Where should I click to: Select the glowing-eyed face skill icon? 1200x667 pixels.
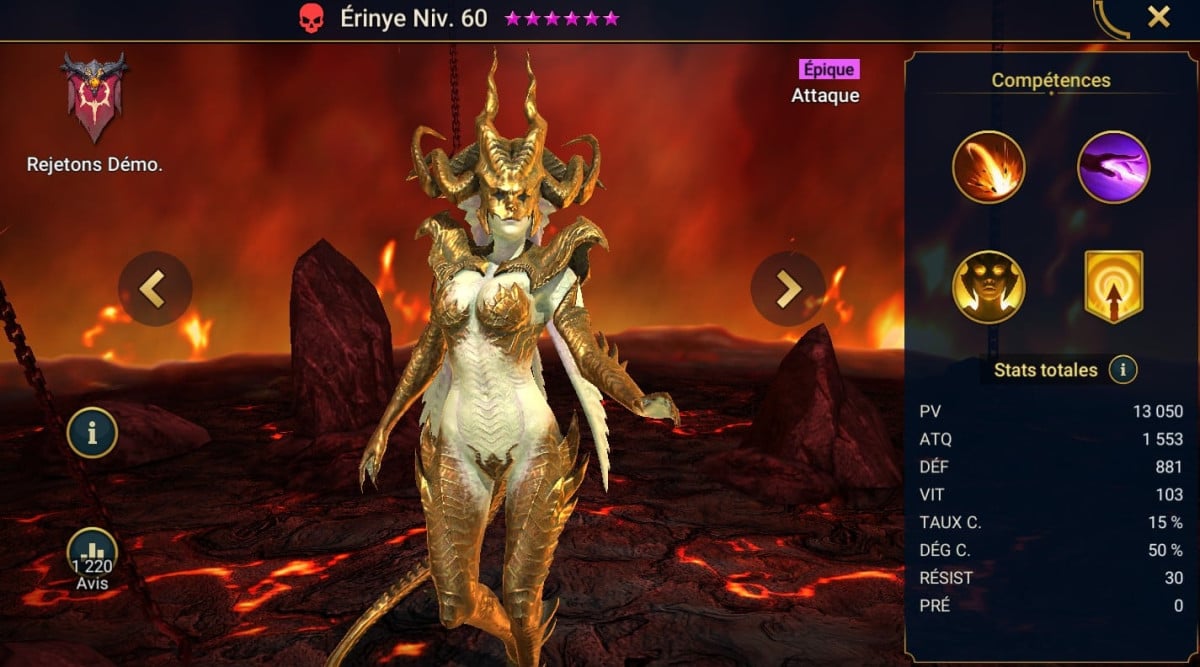pyautogui.click(x=988, y=287)
